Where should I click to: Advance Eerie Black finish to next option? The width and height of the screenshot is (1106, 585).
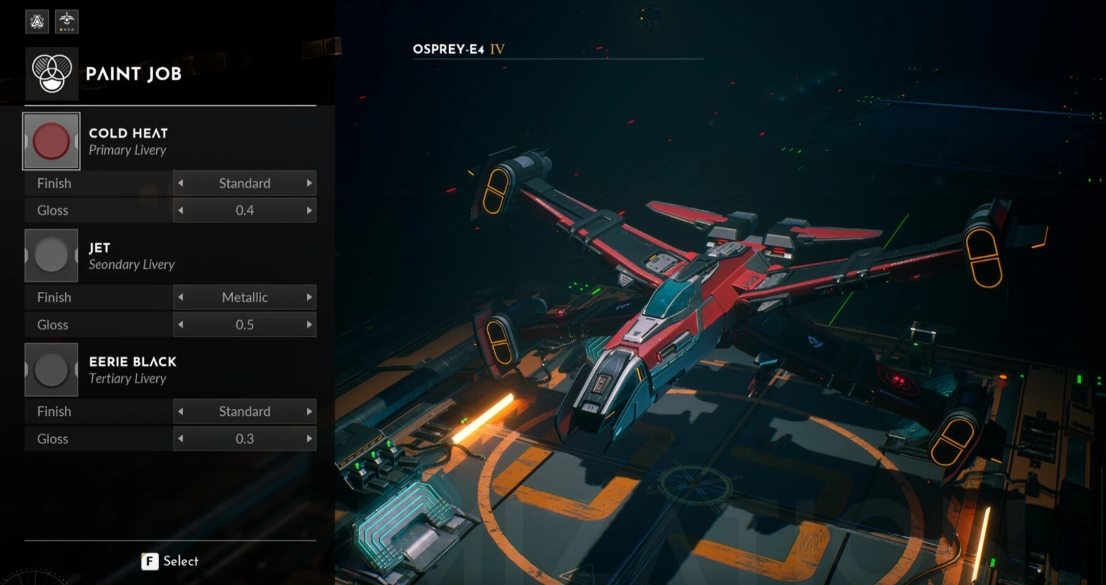coord(309,412)
